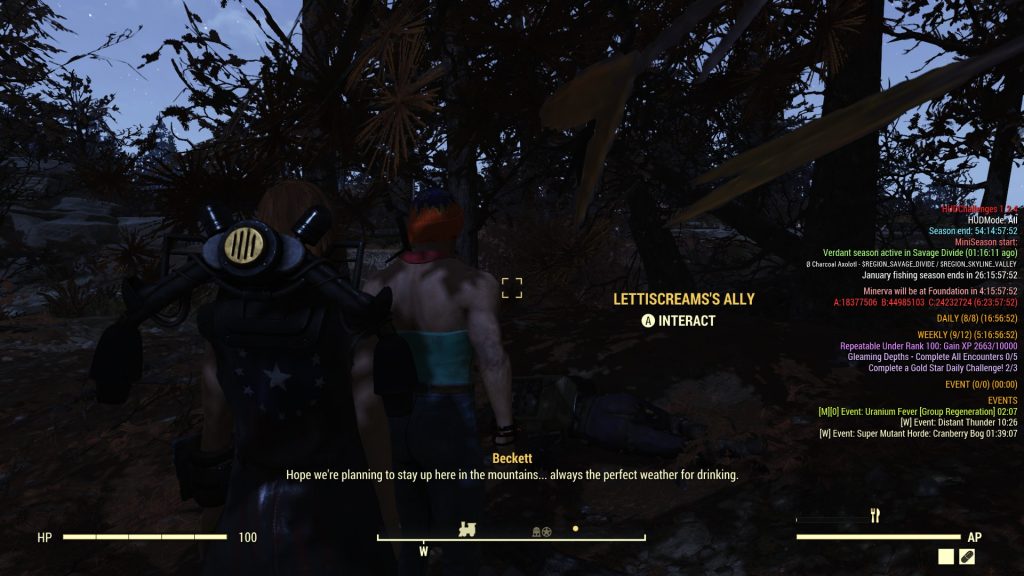The image size is (1024, 576).
Task: Open the Super Mutant Horde: Cranberry Bog event
Action: coord(918,433)
